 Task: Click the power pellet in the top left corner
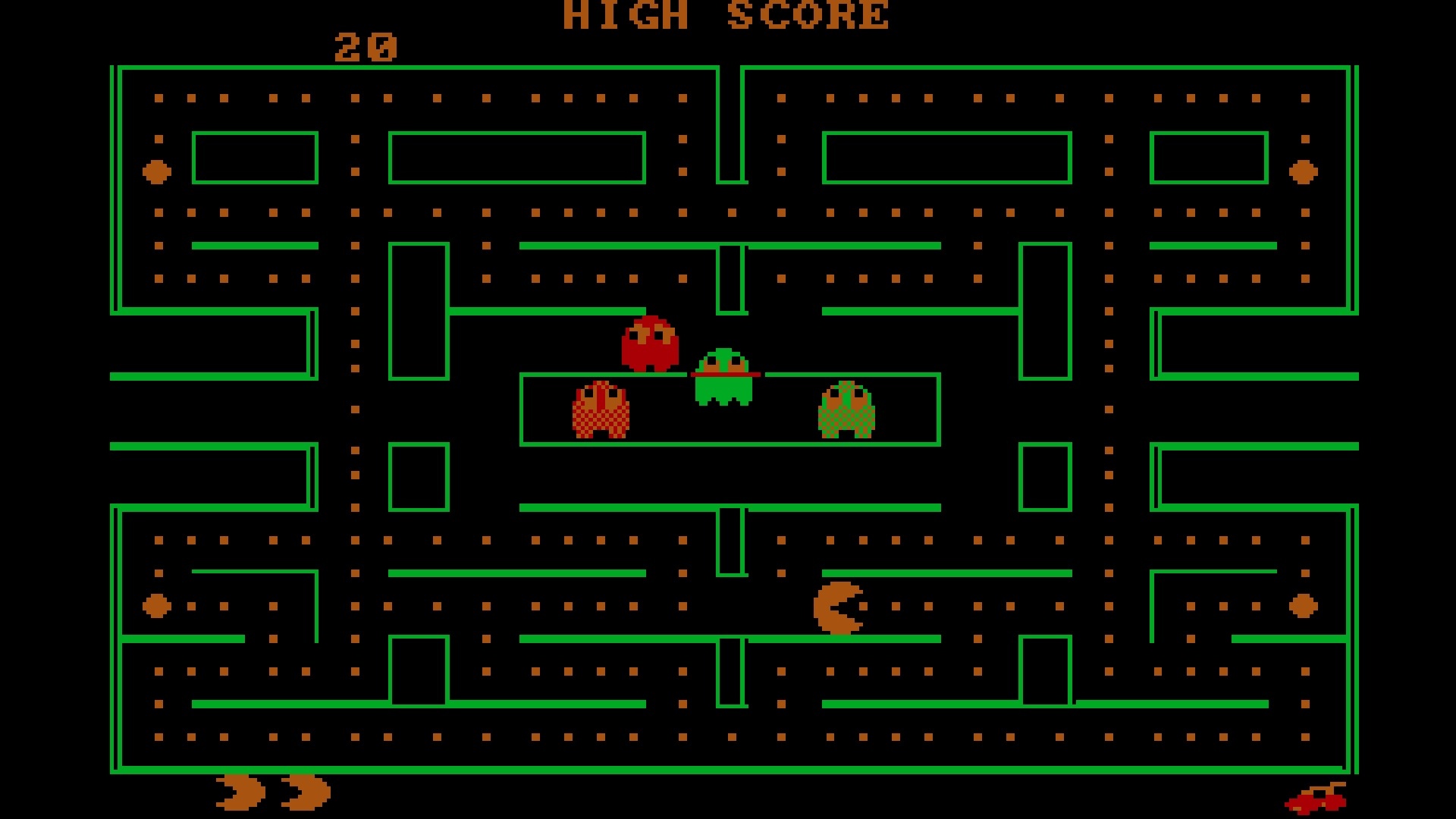point(155,172)
